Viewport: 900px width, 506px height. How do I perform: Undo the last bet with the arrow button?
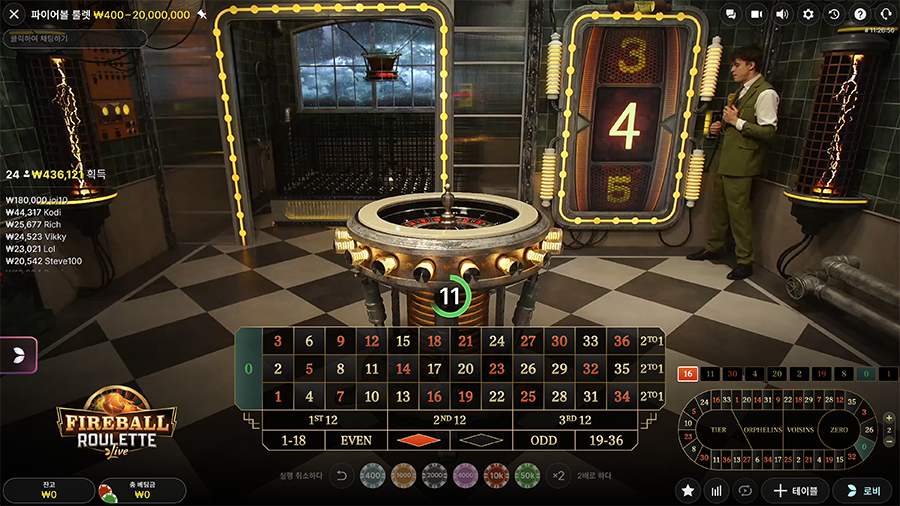tap(340, 475)
